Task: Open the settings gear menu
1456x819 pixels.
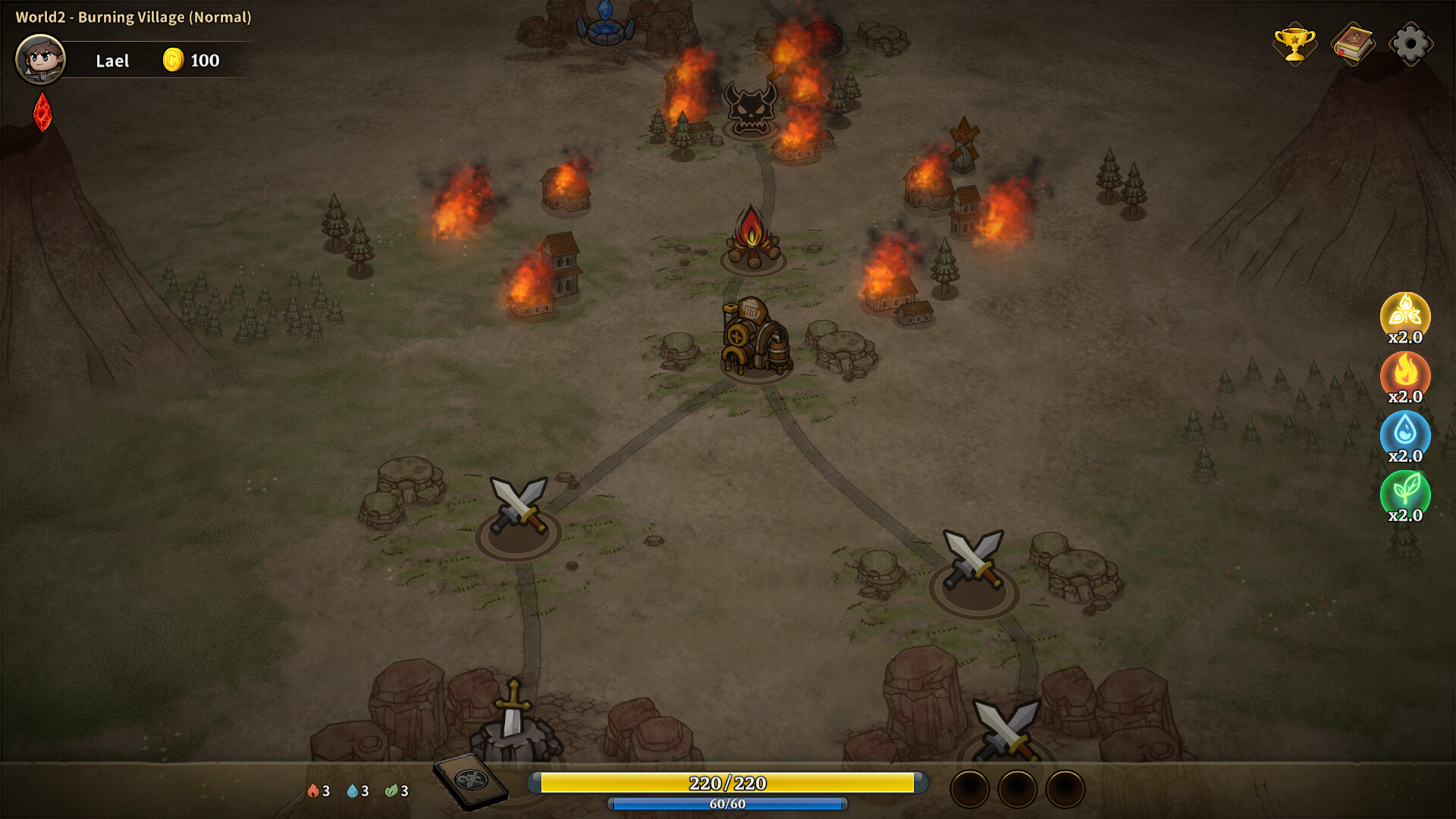Action: tap(1410, 44)
